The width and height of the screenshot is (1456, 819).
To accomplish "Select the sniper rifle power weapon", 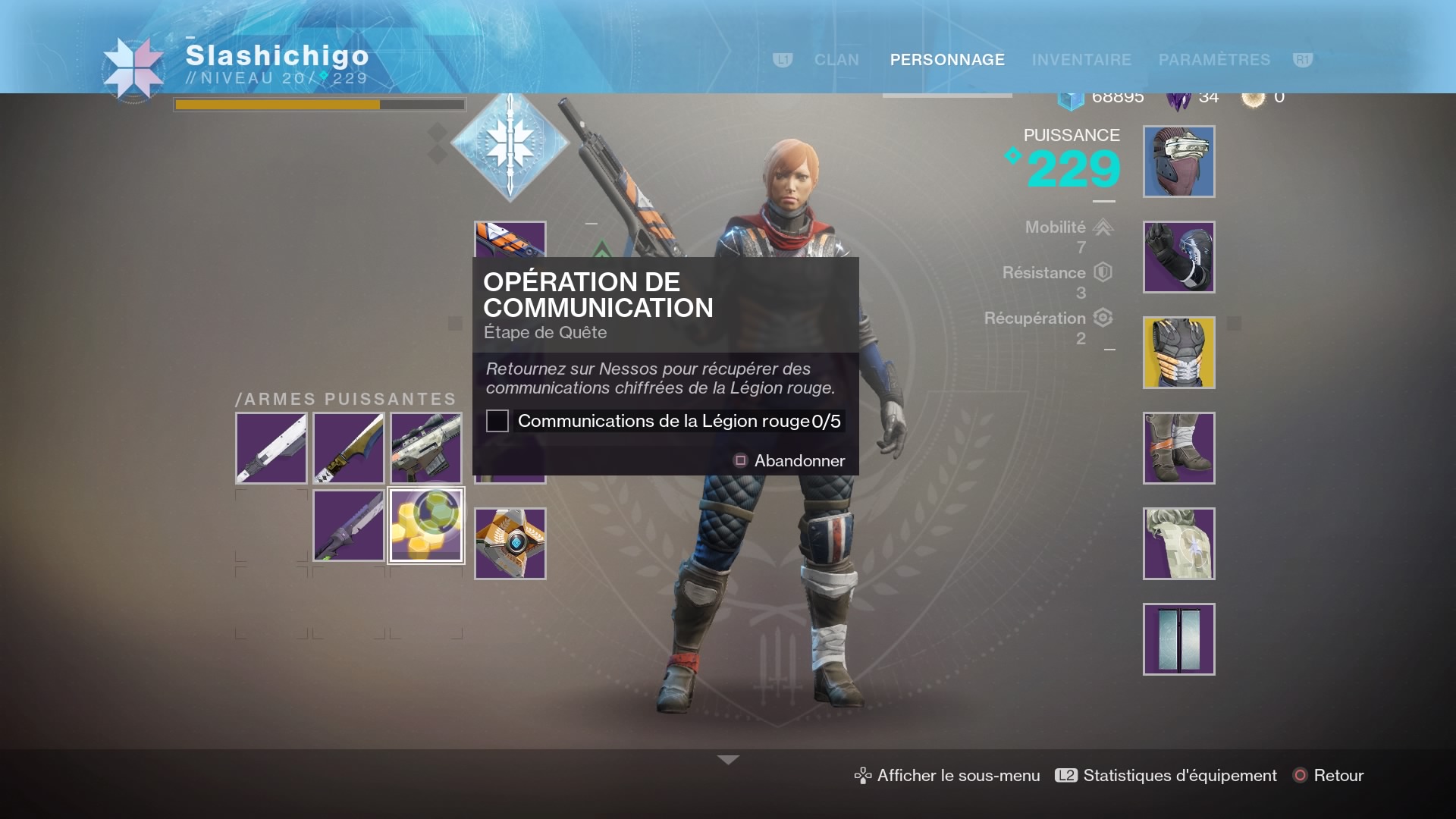I will [x=426, y=448].
